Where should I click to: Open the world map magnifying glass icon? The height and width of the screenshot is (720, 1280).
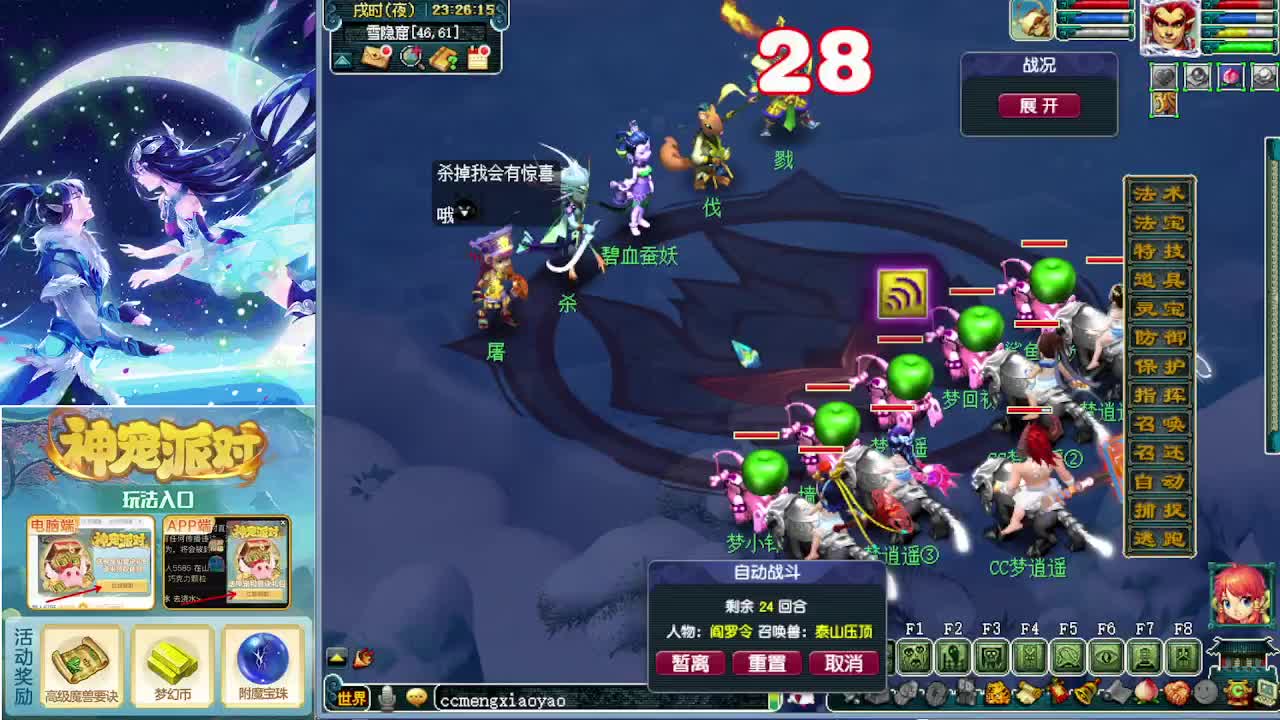click(x=410, y=57)
